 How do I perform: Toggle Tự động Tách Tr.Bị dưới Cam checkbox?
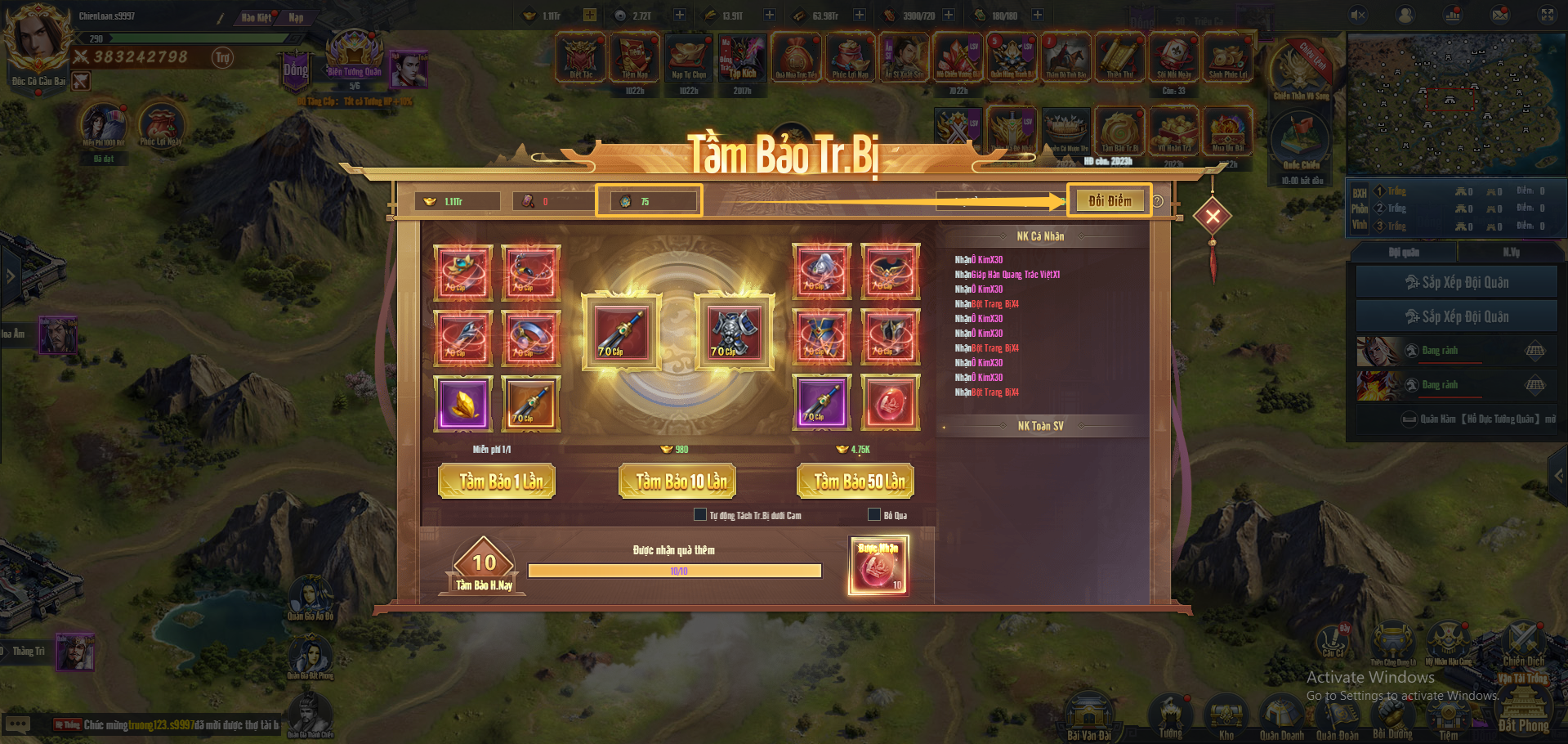tap(700, 515)
